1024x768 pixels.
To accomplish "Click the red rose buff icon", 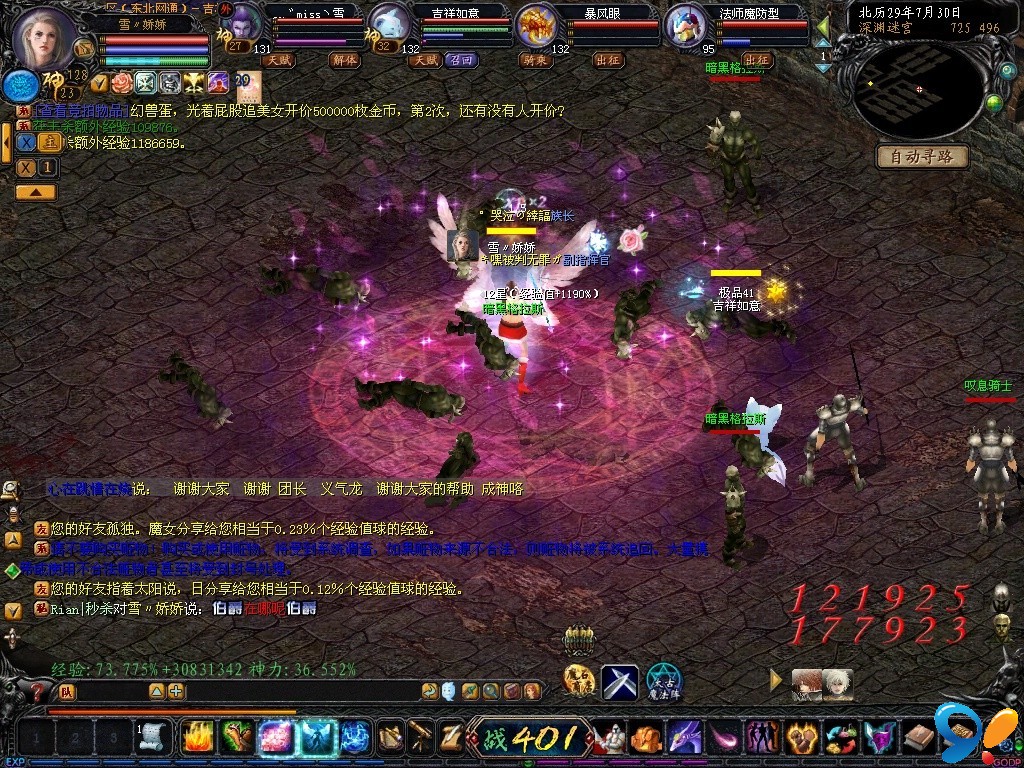I will click(x=122, y=82).
